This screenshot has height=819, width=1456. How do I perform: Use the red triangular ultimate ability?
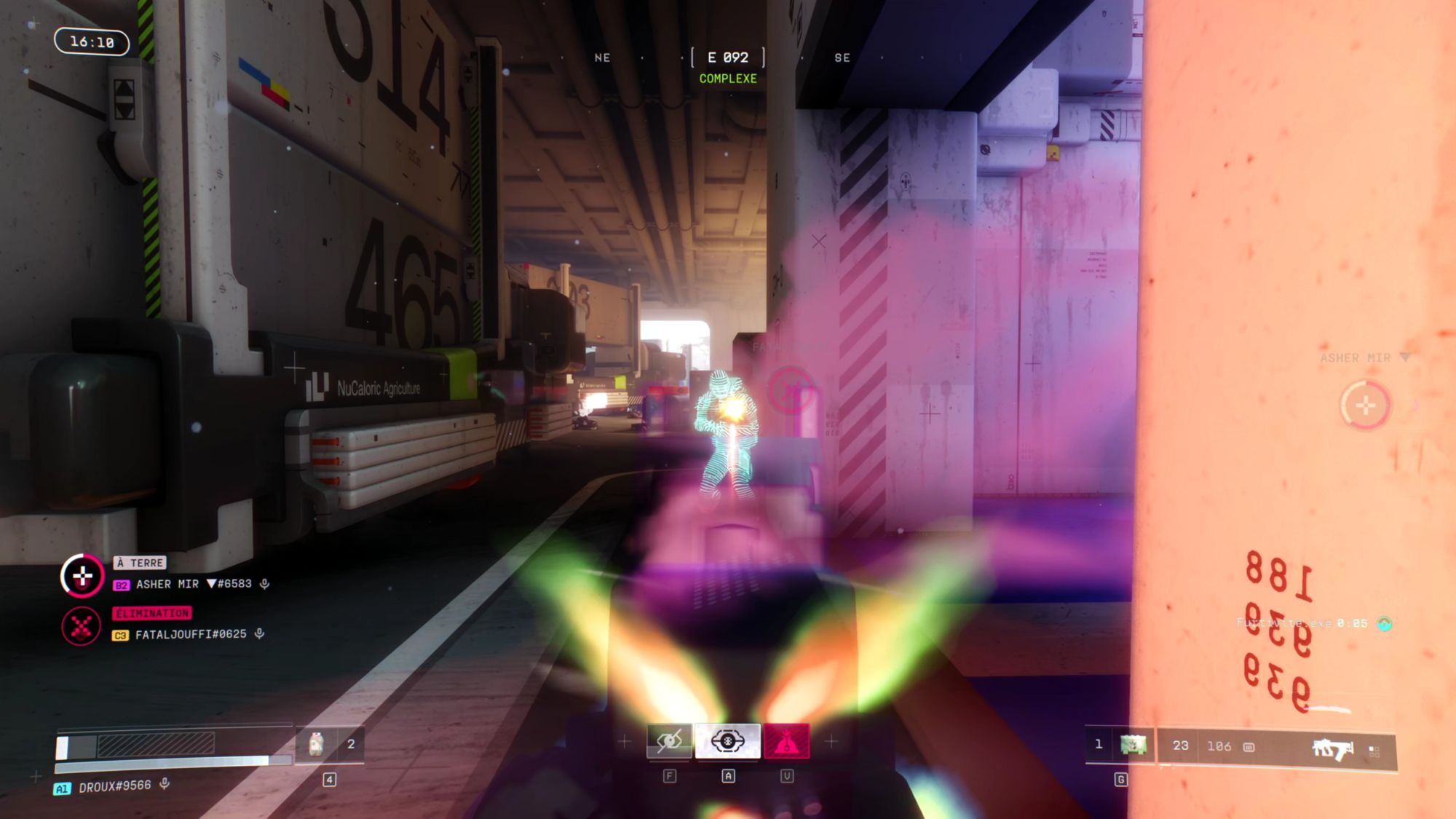(786, 742)
